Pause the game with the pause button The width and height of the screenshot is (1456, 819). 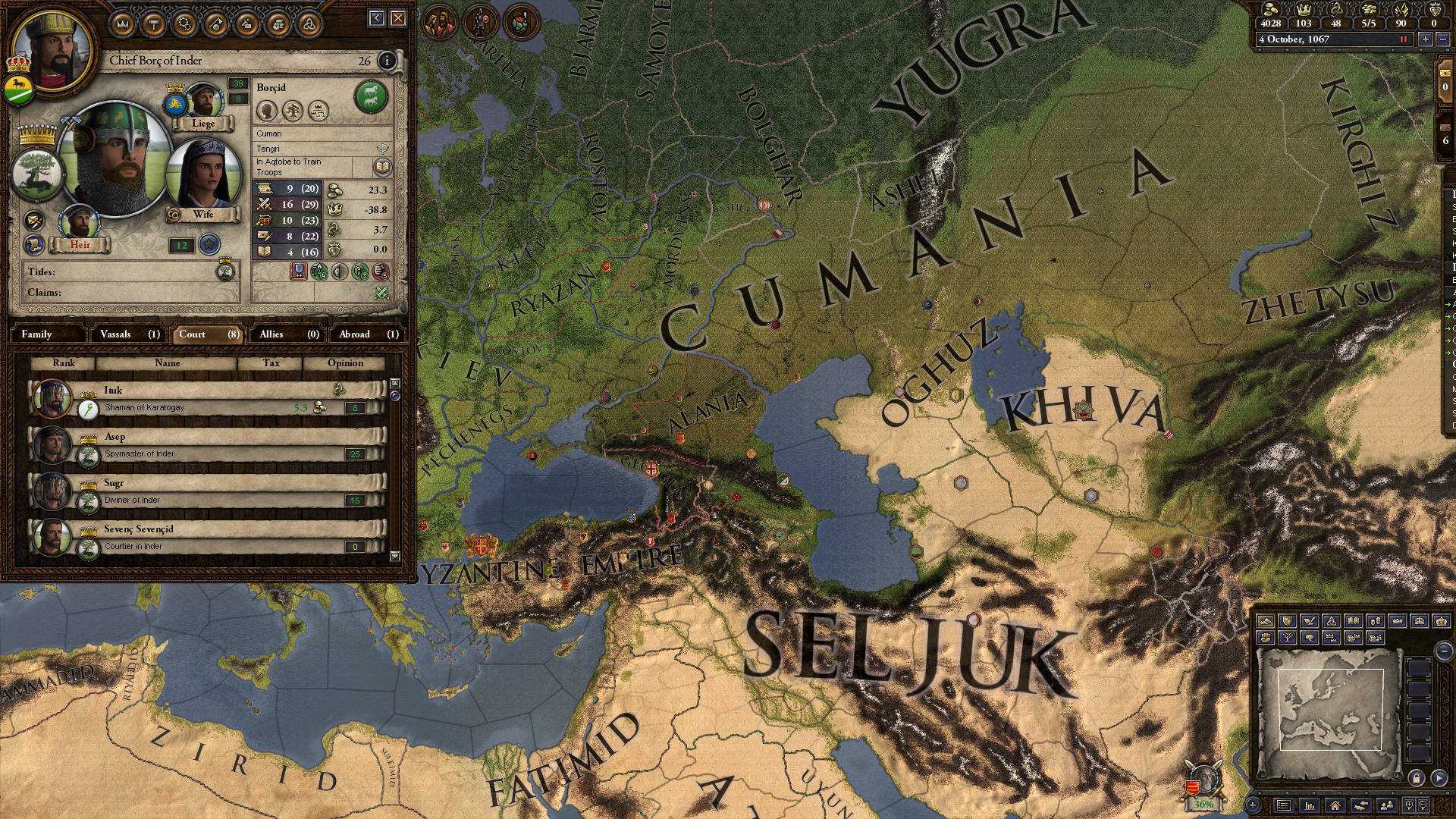(x=1402, y=39)
